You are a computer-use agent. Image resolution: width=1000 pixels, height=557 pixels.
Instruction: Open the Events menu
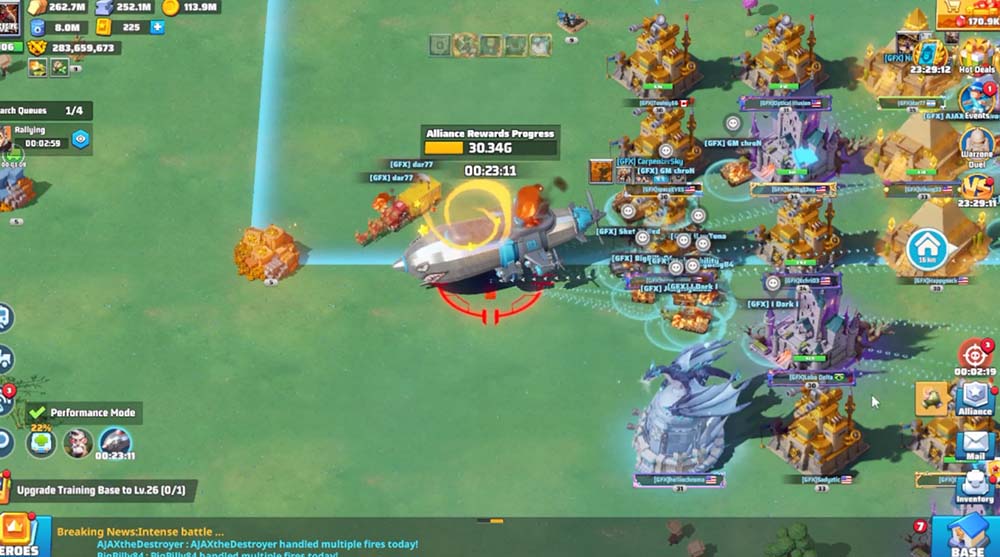(x=976, y=102)
